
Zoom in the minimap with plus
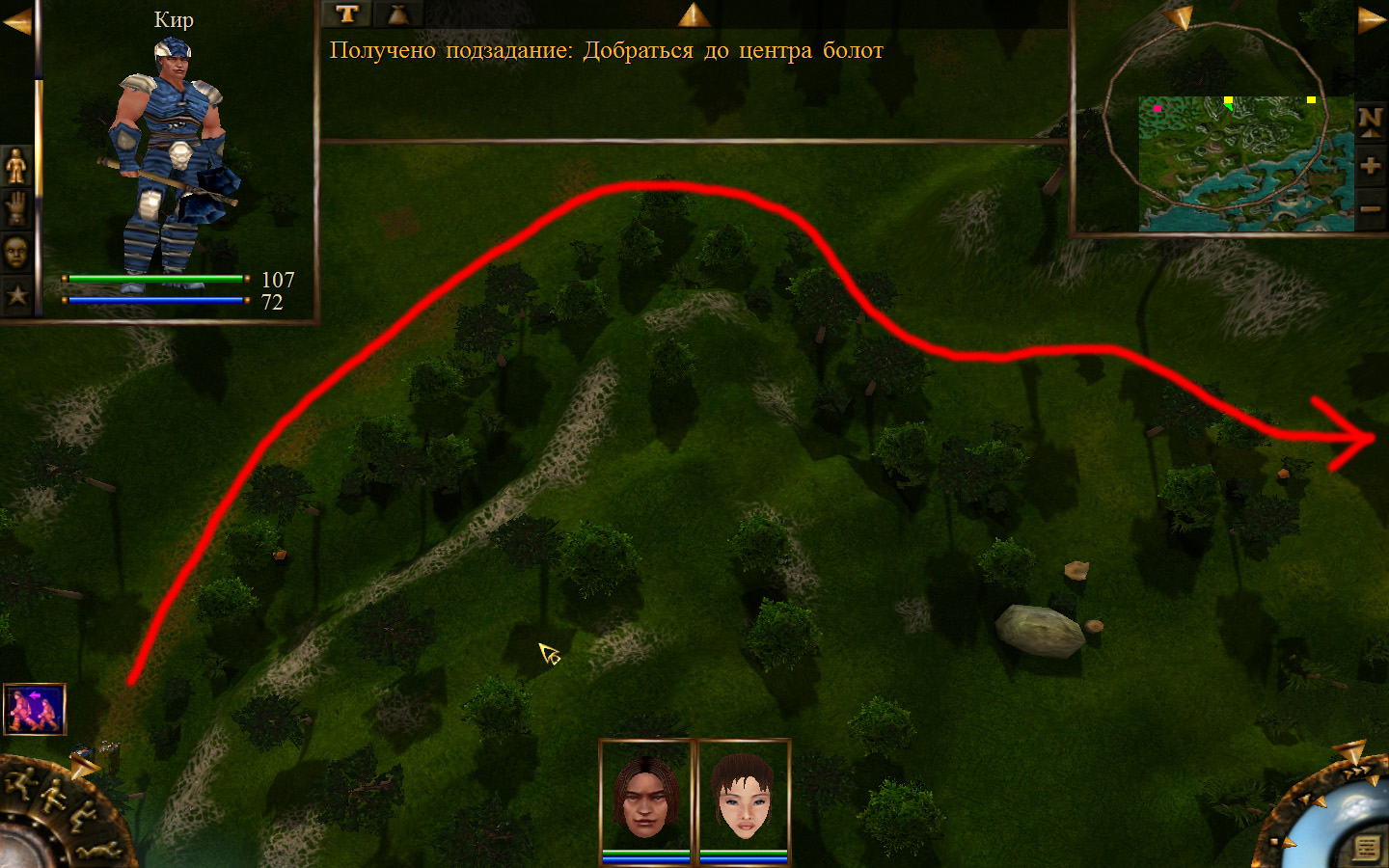click(x=1370, y=166)
